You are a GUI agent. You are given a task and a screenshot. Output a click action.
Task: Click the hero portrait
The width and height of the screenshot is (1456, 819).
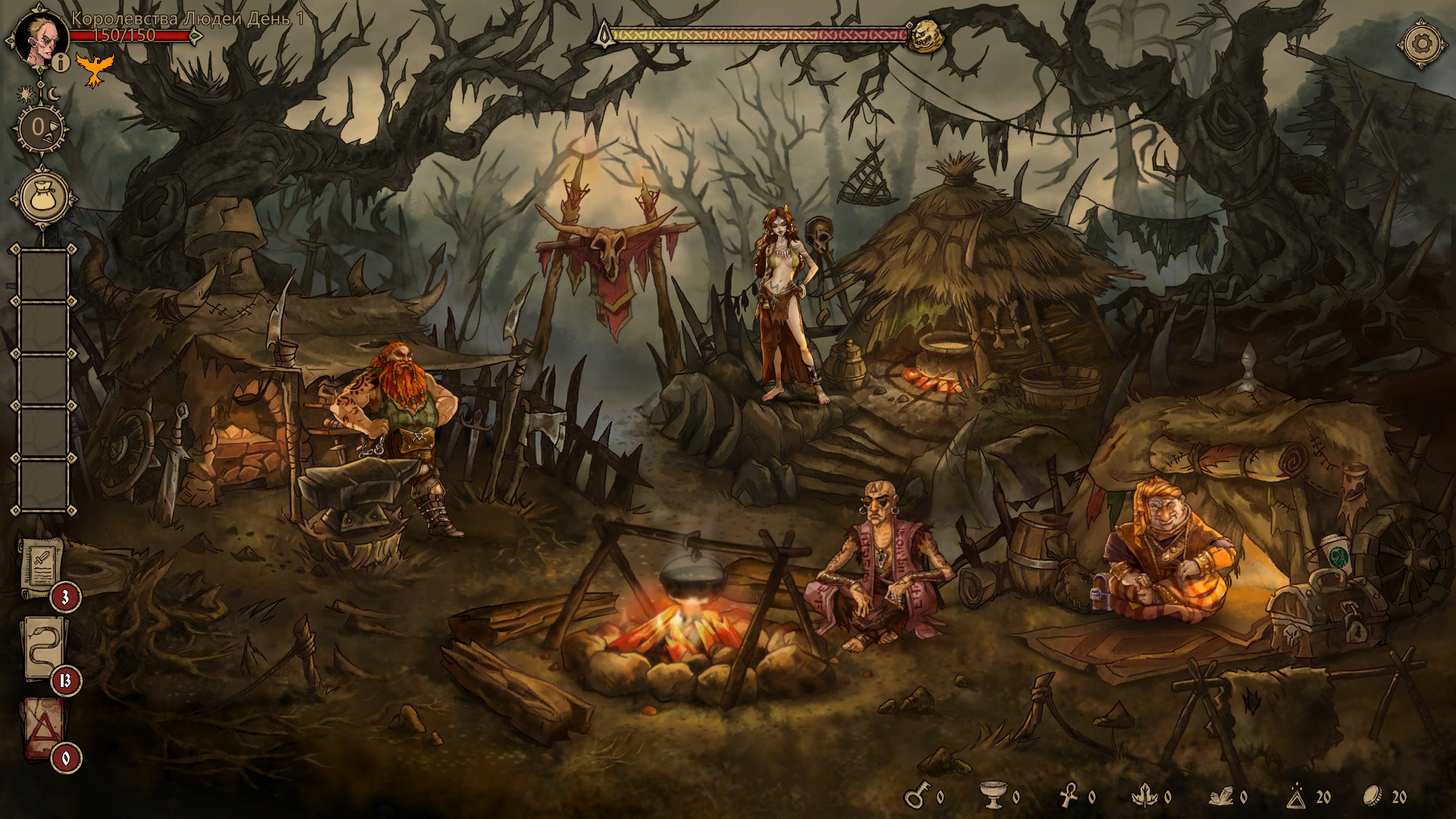(x=38, y=38)
